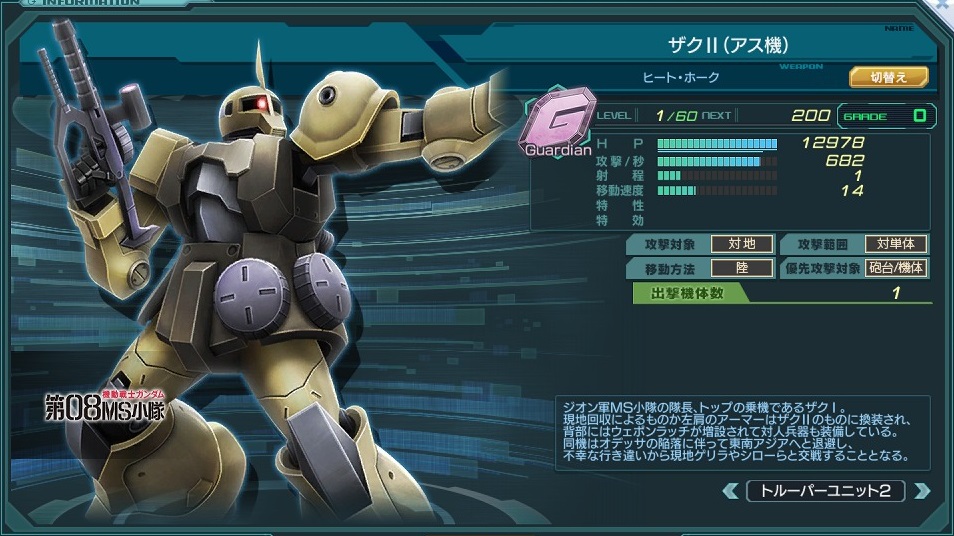
Task: Click the 切替え weapon switch button
Action: tap(888, 77)
